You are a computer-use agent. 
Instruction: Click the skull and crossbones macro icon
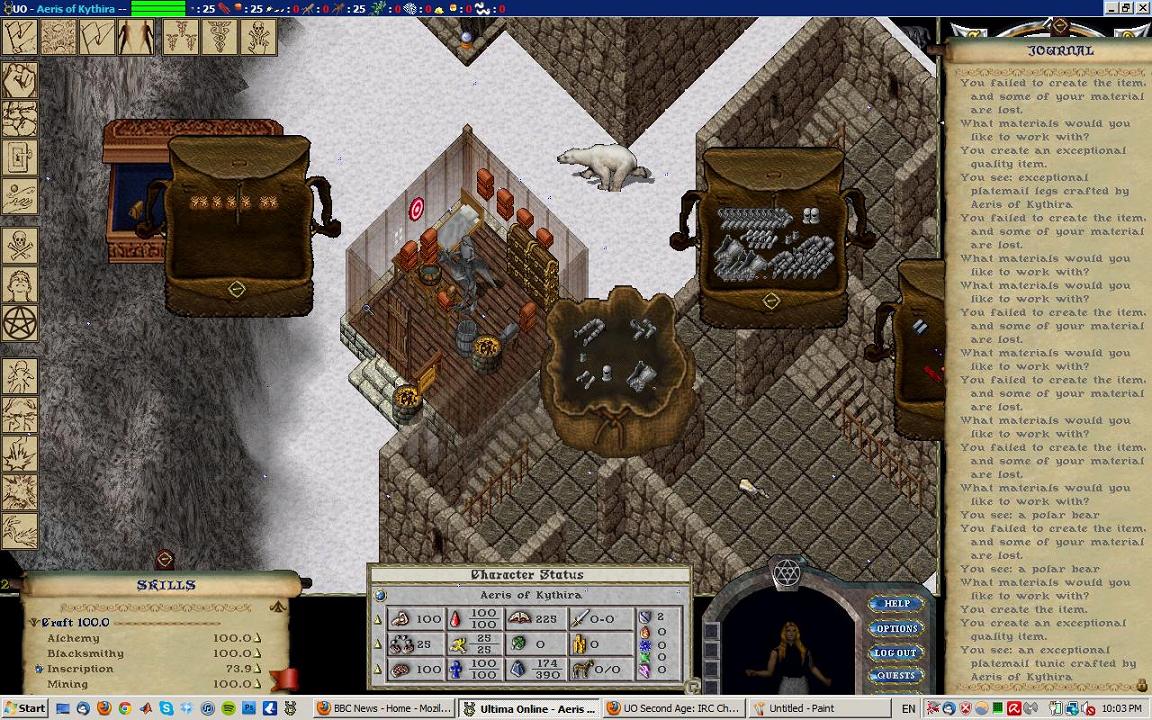click(x=19, y=246)
